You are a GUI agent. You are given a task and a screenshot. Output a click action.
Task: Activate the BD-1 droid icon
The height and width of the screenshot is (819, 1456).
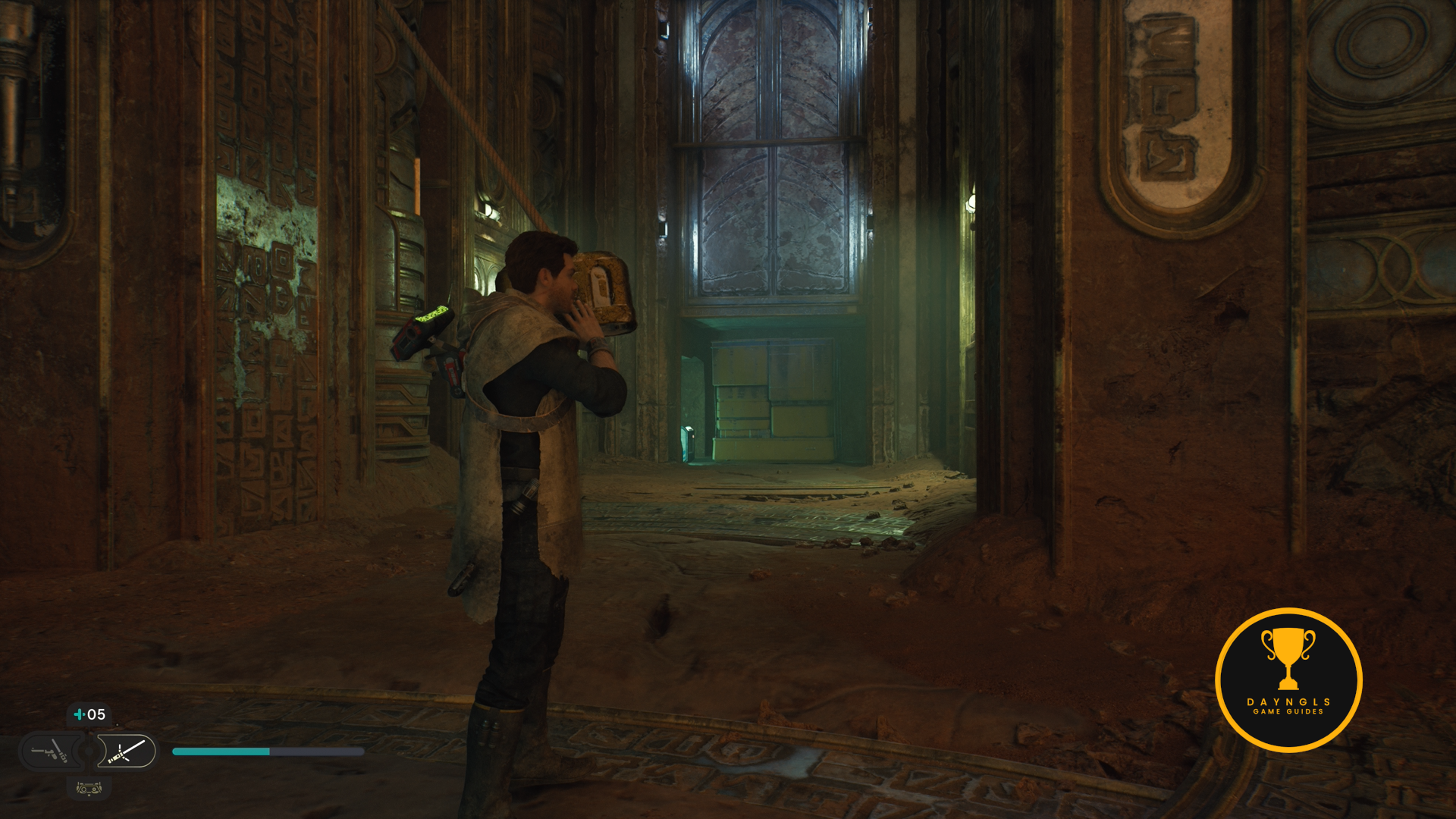pyautogui.click(x=89, y=789)
